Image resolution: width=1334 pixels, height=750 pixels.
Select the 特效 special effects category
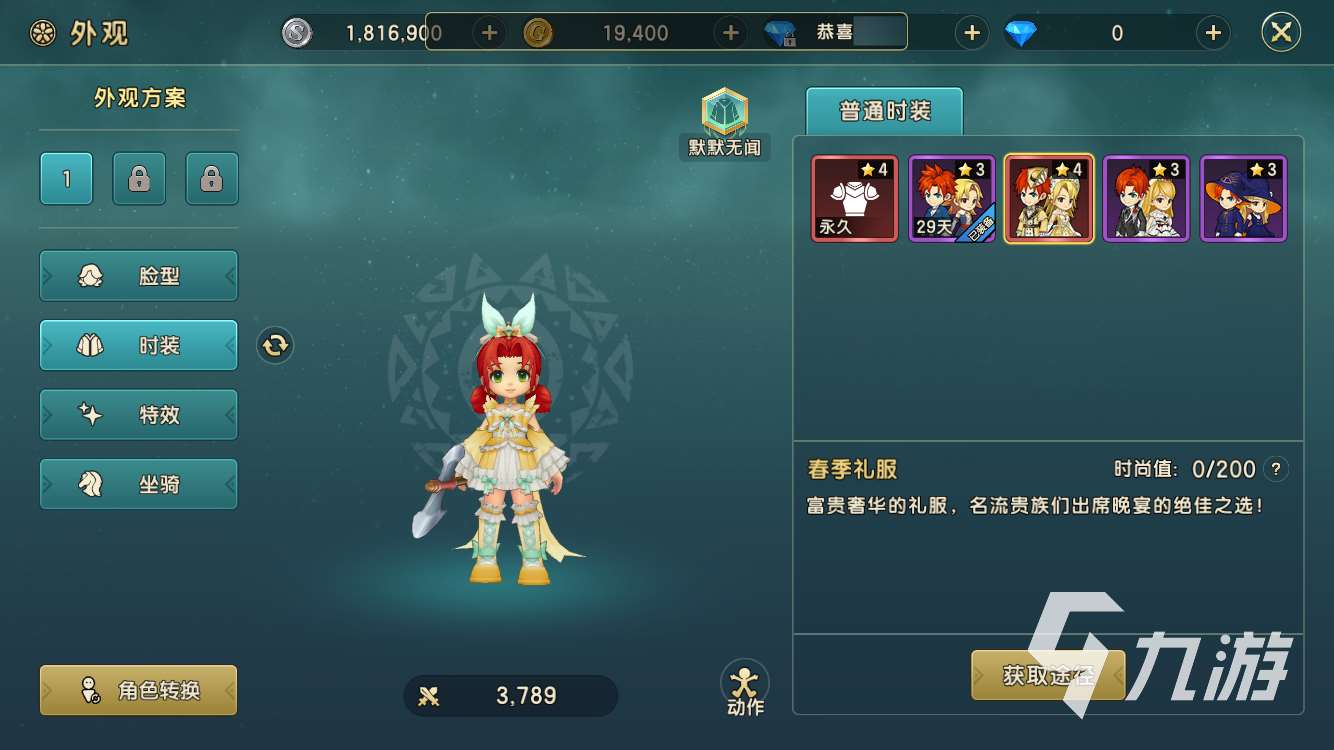tap(138, 414)
